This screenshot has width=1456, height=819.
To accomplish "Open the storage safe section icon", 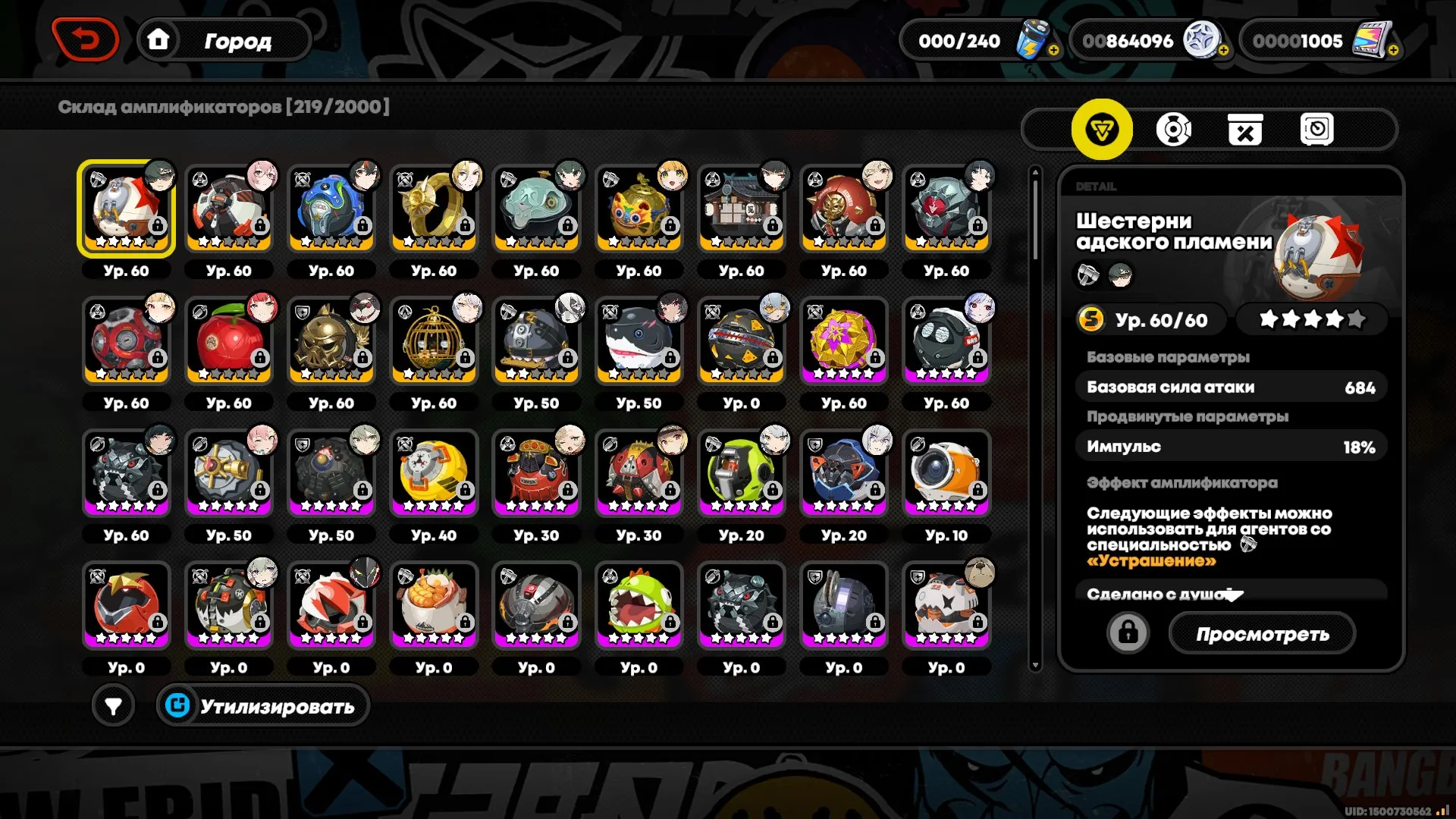I will [1317, 129].
